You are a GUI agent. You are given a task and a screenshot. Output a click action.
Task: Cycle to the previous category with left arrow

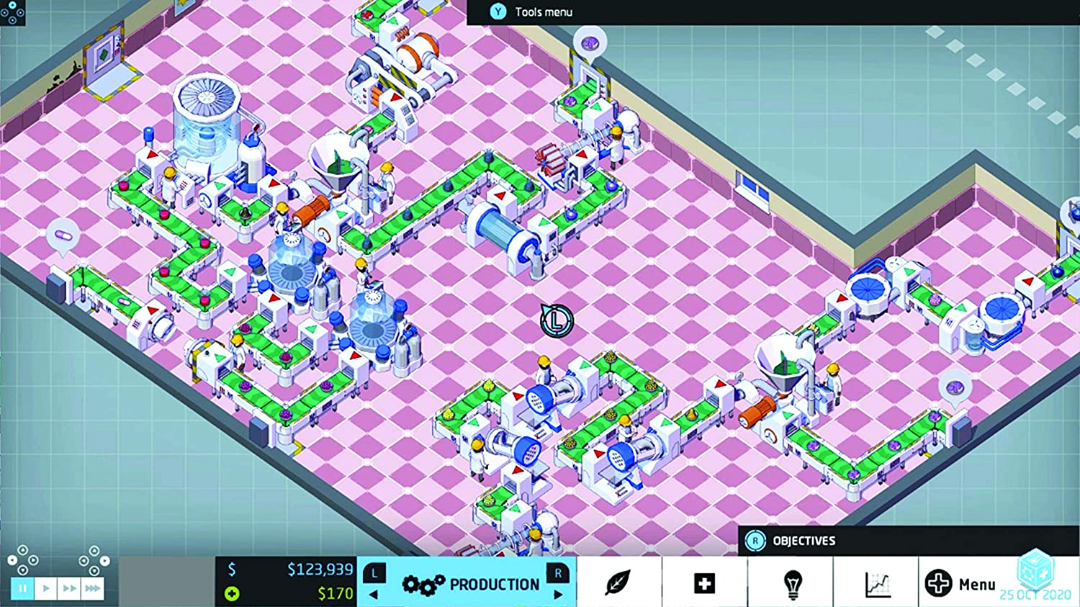(x=375, y=594)
